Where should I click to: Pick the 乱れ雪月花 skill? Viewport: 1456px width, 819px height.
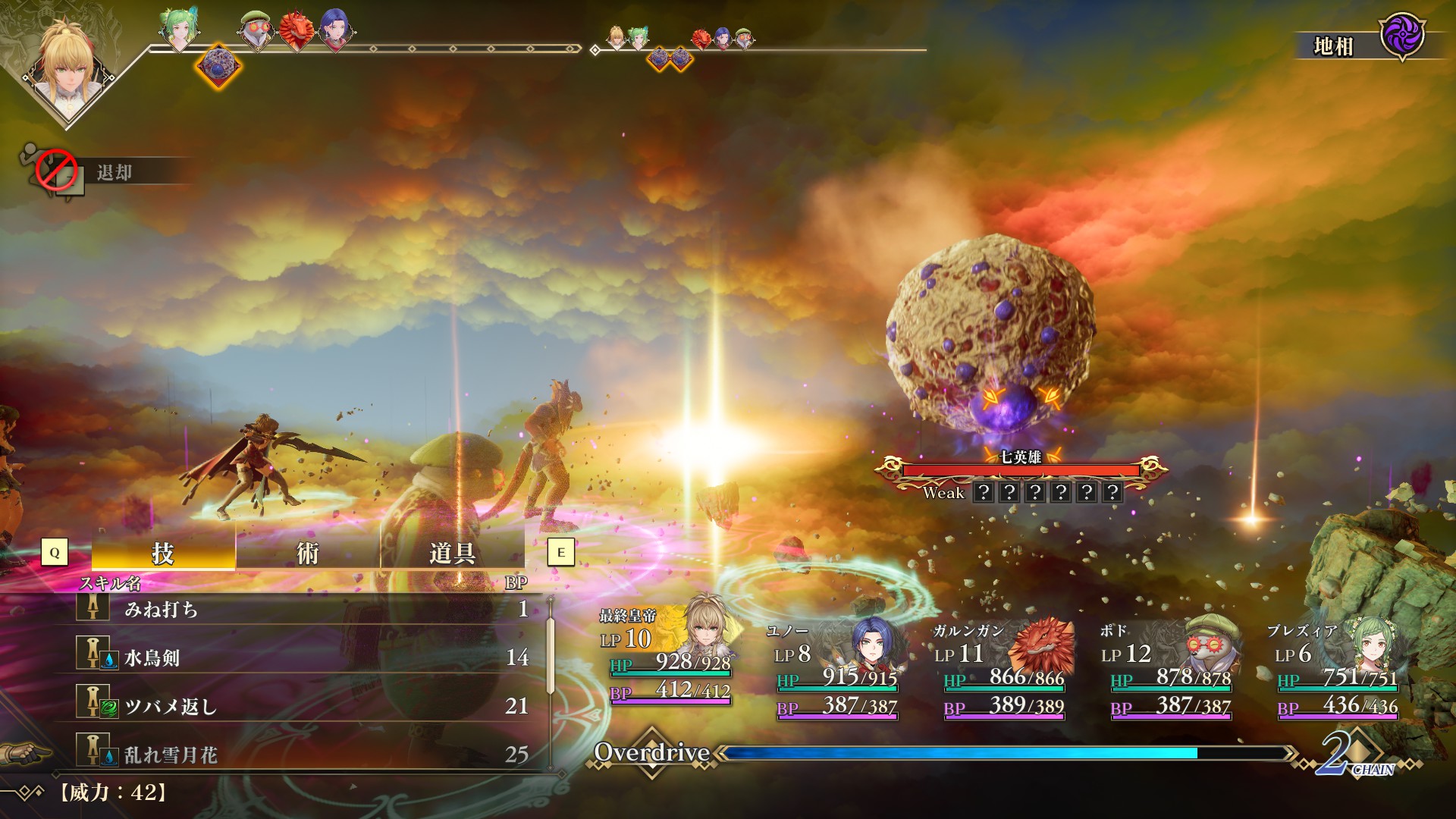303,754
